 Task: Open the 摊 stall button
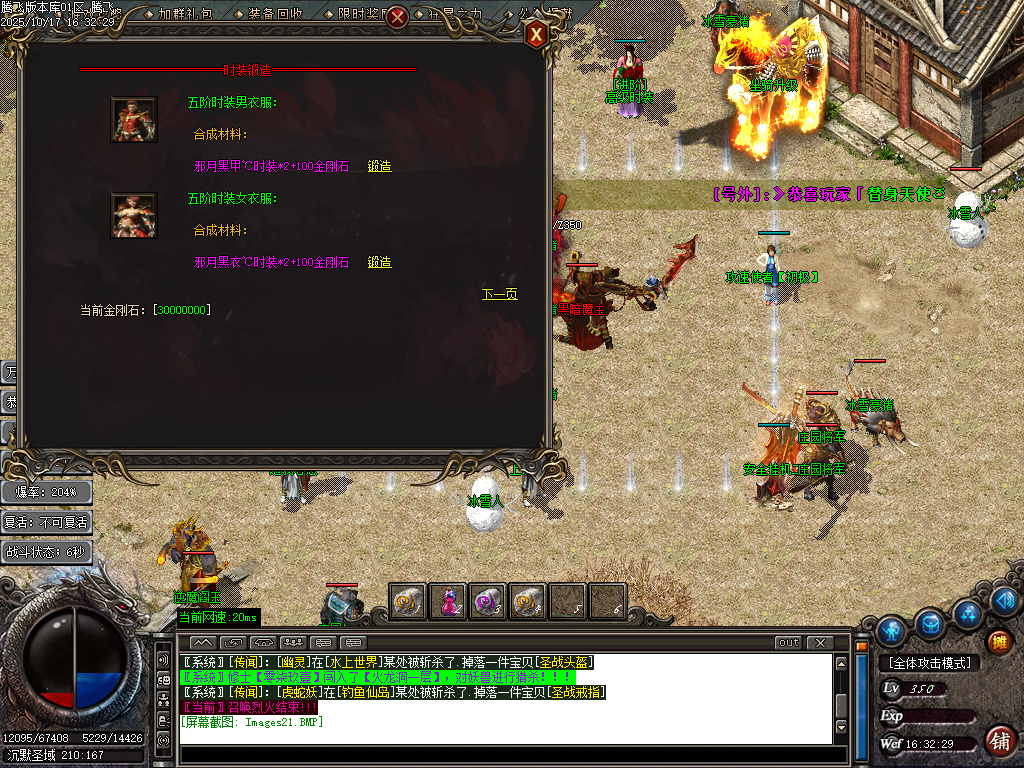[x=998, y=641]
